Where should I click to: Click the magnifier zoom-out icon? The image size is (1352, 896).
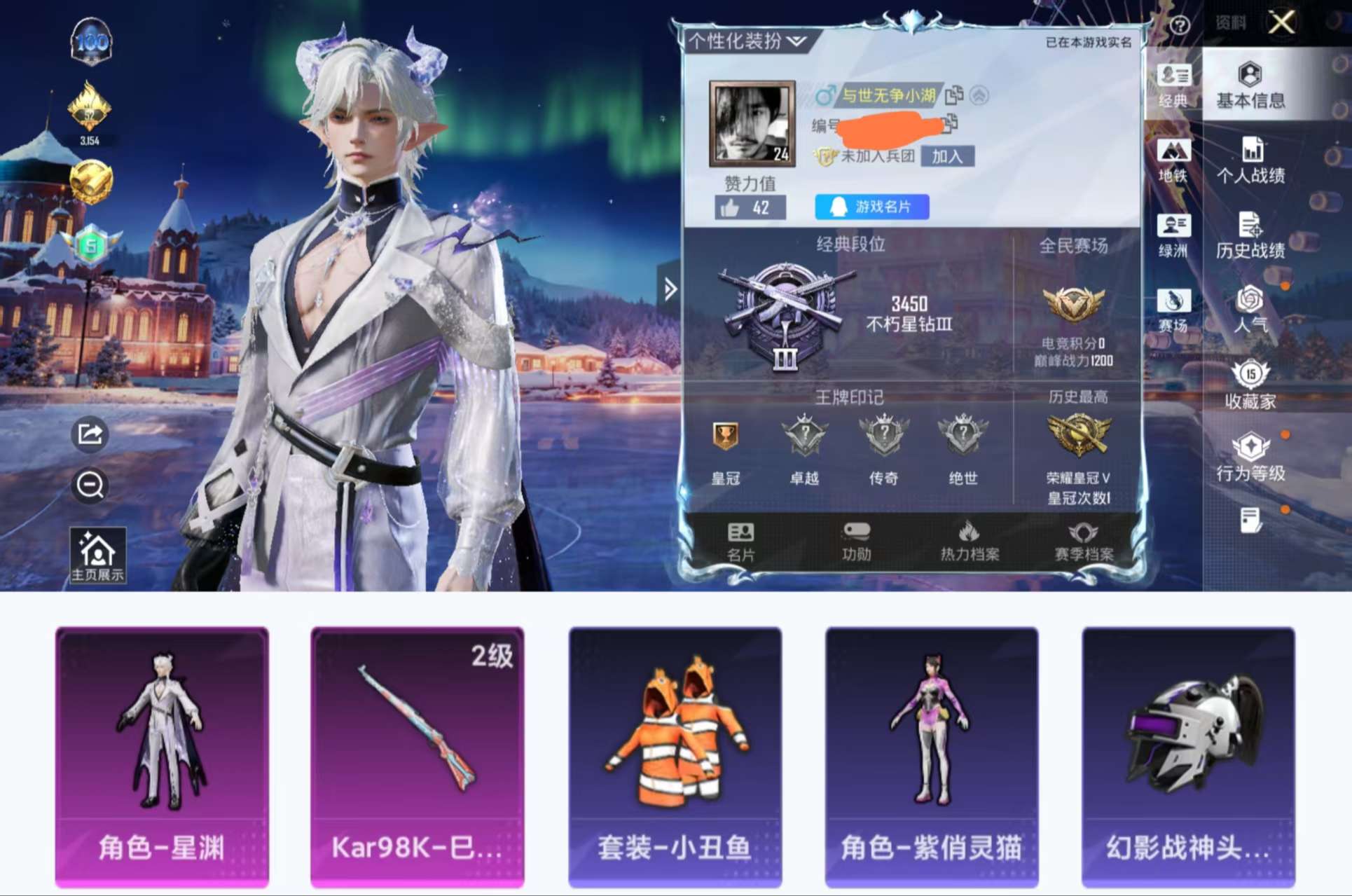click(90, 485)
